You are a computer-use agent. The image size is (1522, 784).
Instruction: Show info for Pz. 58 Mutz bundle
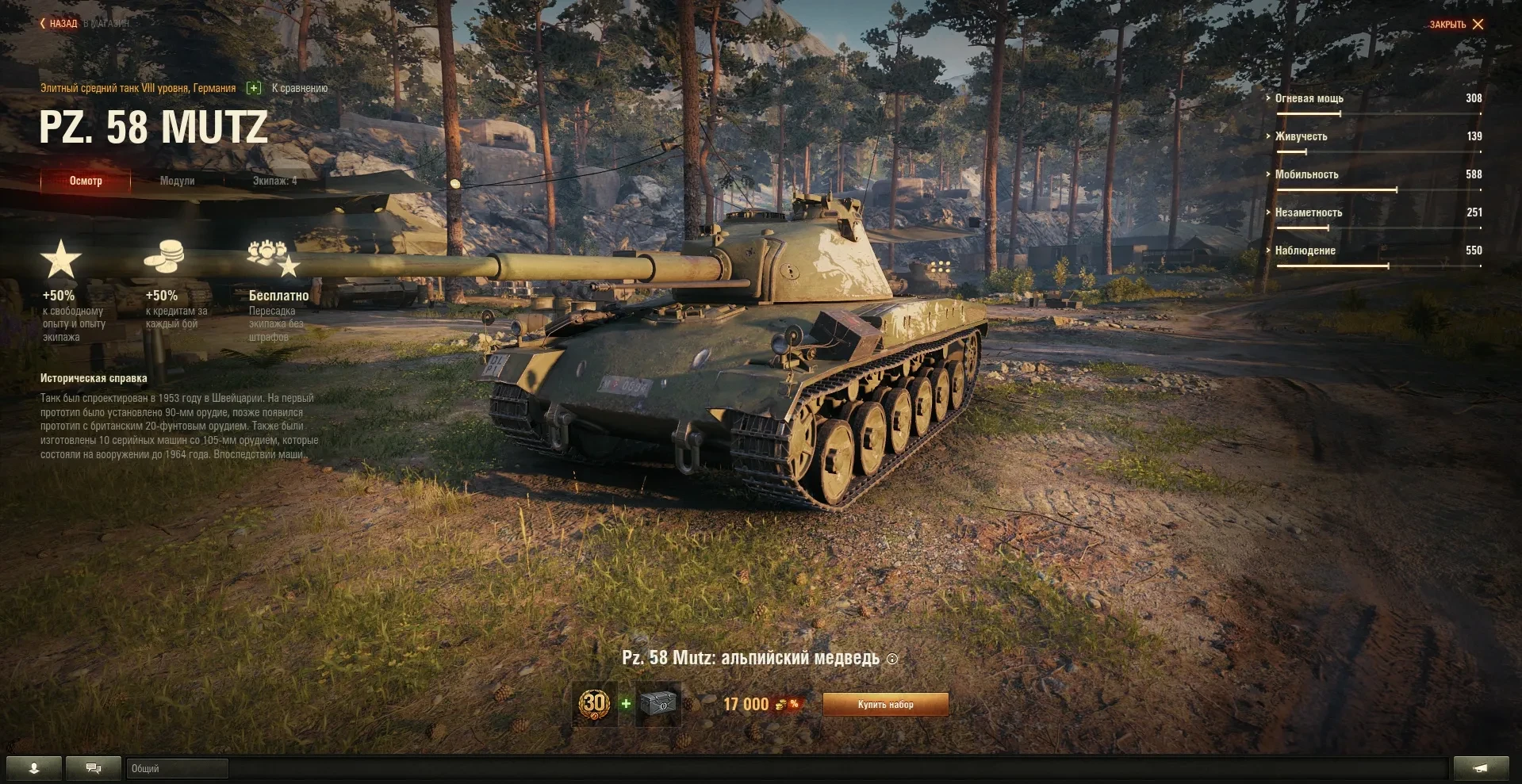coord(892,659)
